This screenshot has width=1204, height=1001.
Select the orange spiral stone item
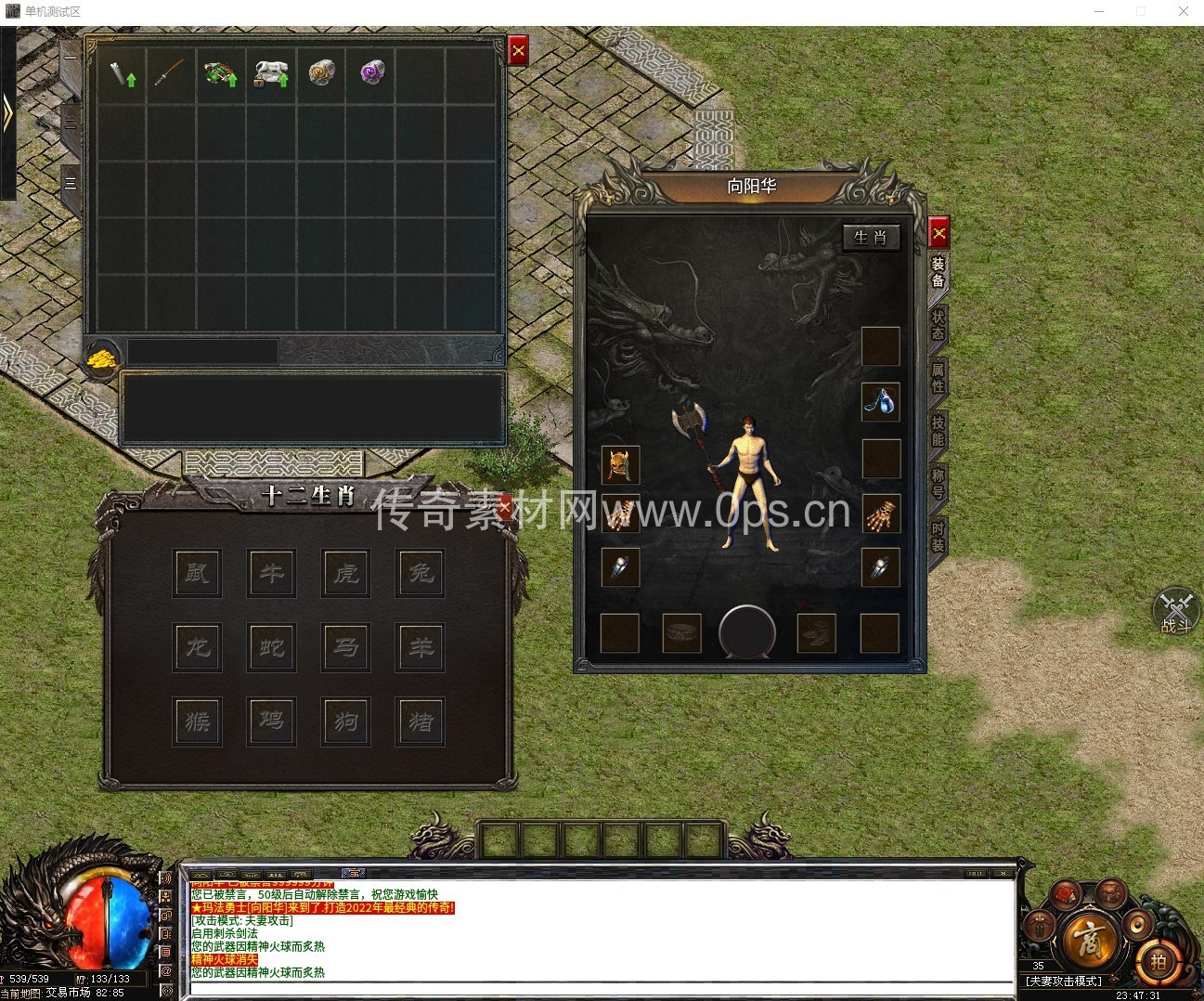point(321,73)
